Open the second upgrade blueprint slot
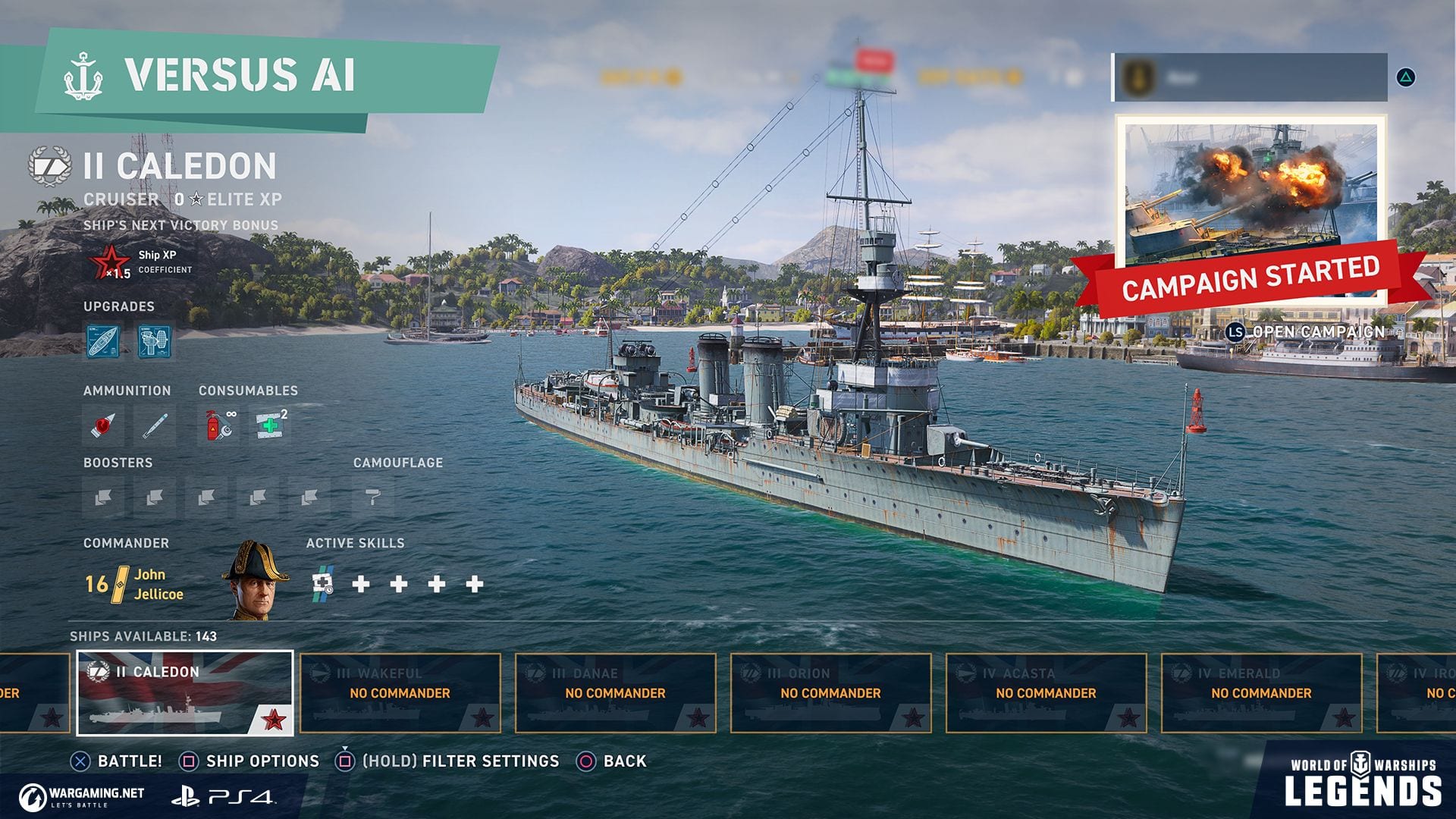1456x819 pixels. pos(155,341)
